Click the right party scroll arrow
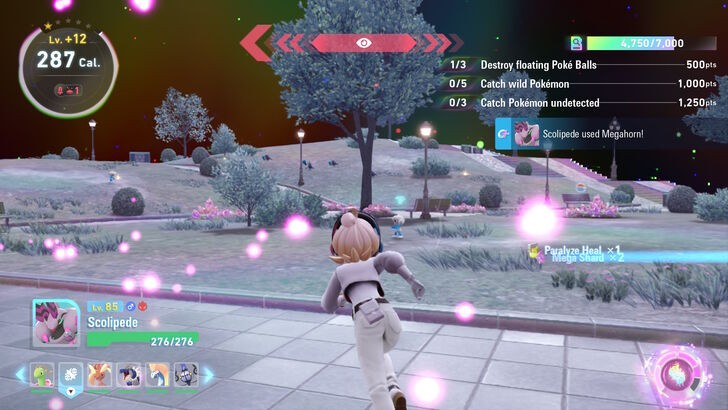Image resolution: width=728 pixels, height=410 pixels. (x=208, y=374)
